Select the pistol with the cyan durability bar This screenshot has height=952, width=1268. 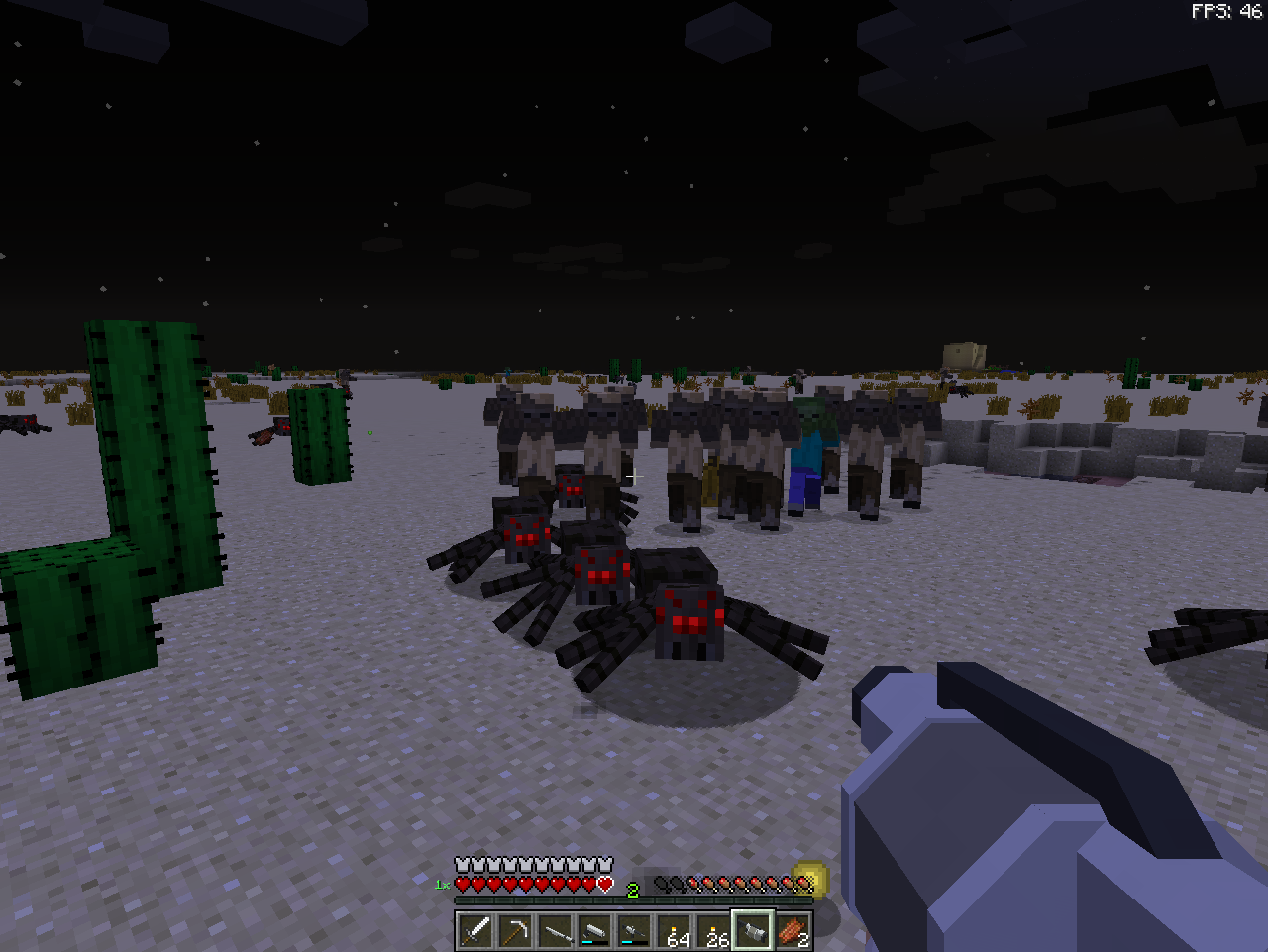point(595,930)
